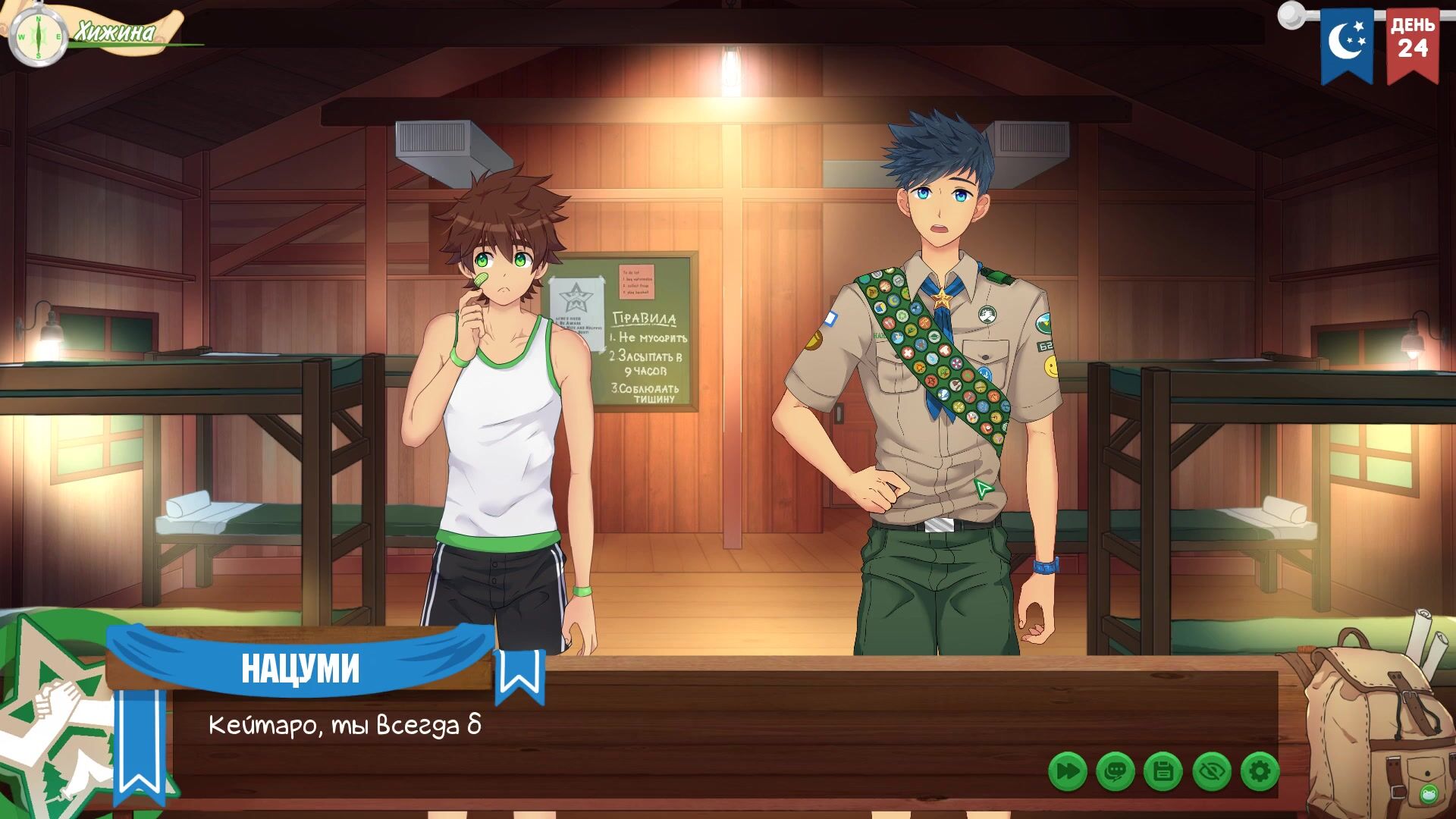Screen dimensions: 1456x819
Task: Hide the dialogue interface with the eye icon
Action: [x=1211, y=772]
